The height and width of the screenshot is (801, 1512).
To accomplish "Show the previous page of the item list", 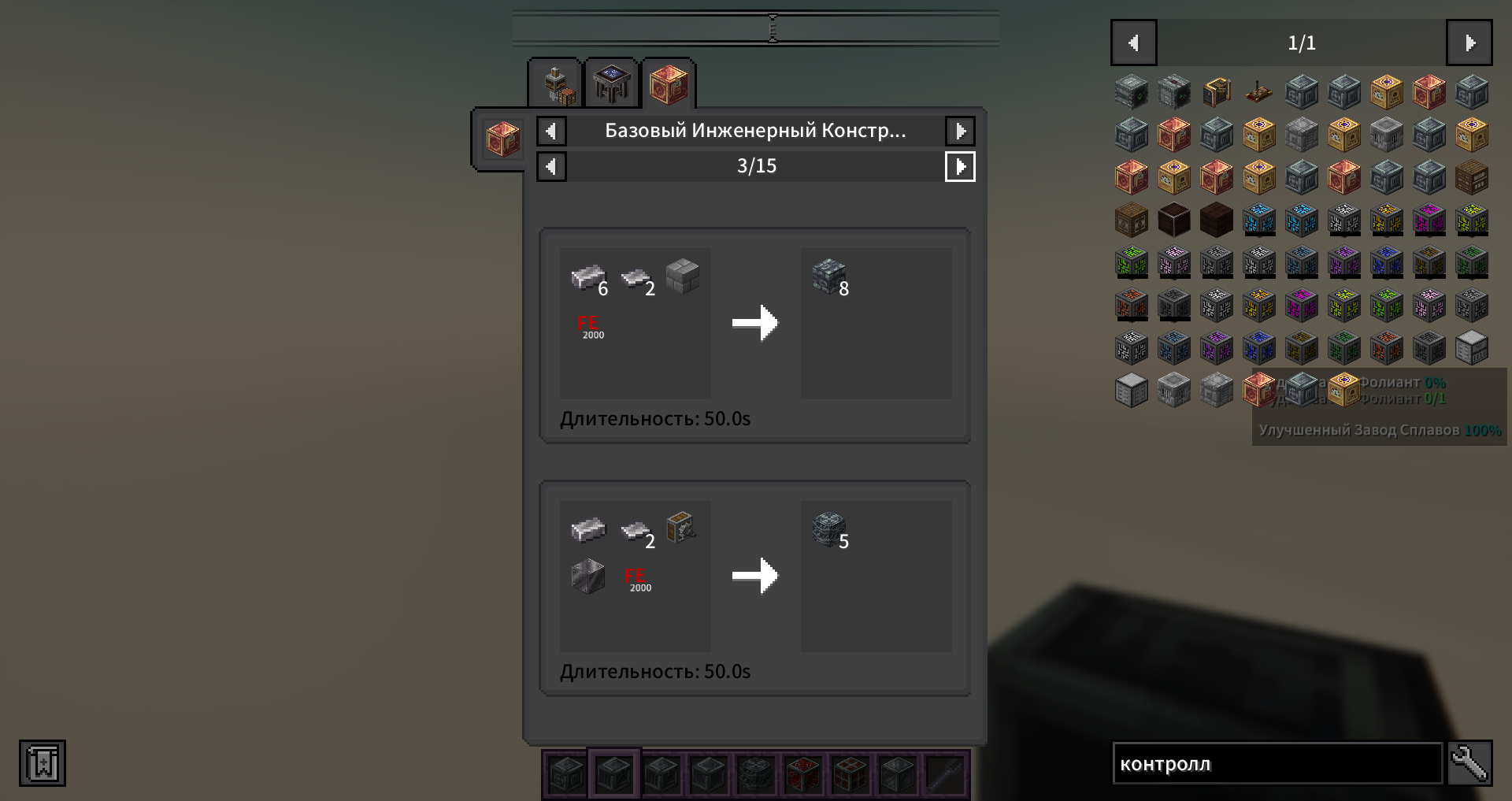I will point(1133,43).
